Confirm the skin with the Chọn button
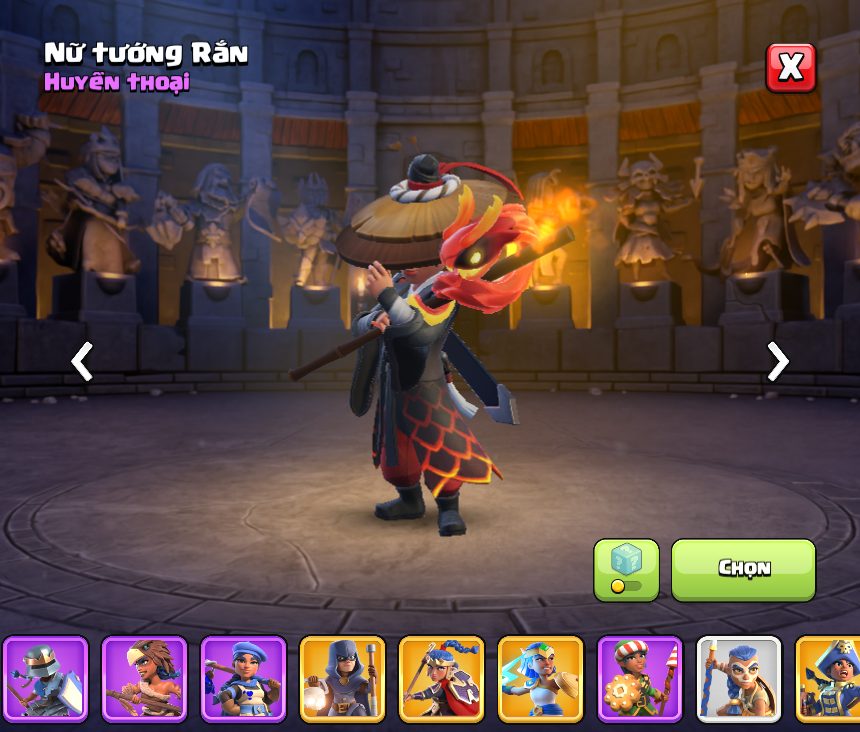 click(x=743, y=569)
